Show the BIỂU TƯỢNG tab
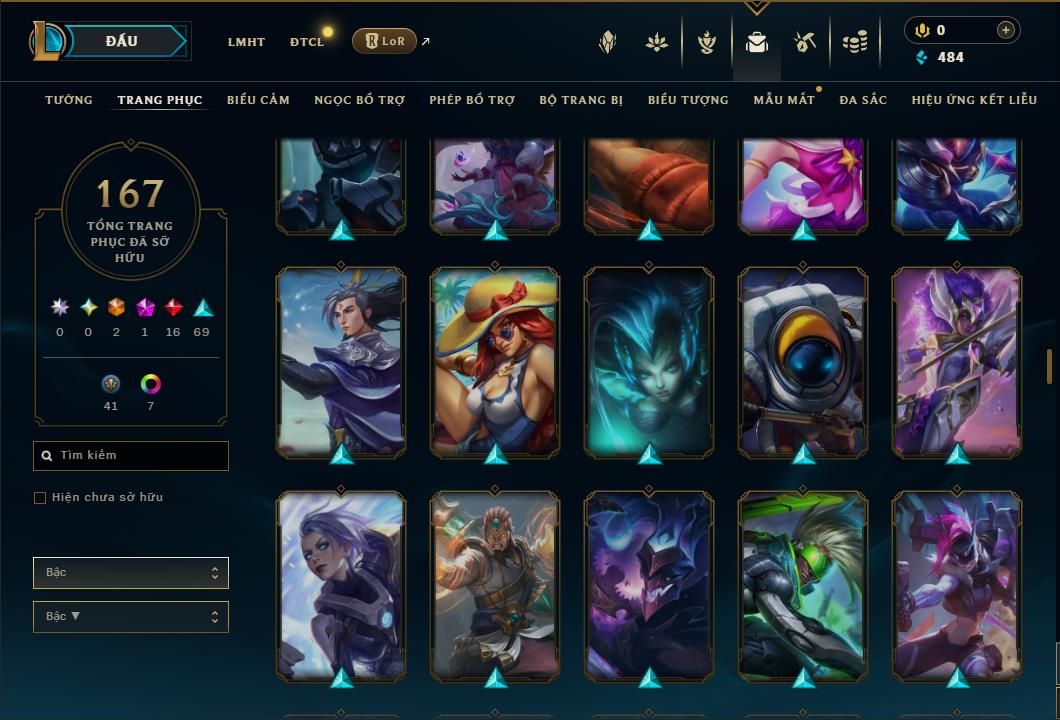Image resolution: width=1060 pixels, height=720 pixels. (688, 100)
